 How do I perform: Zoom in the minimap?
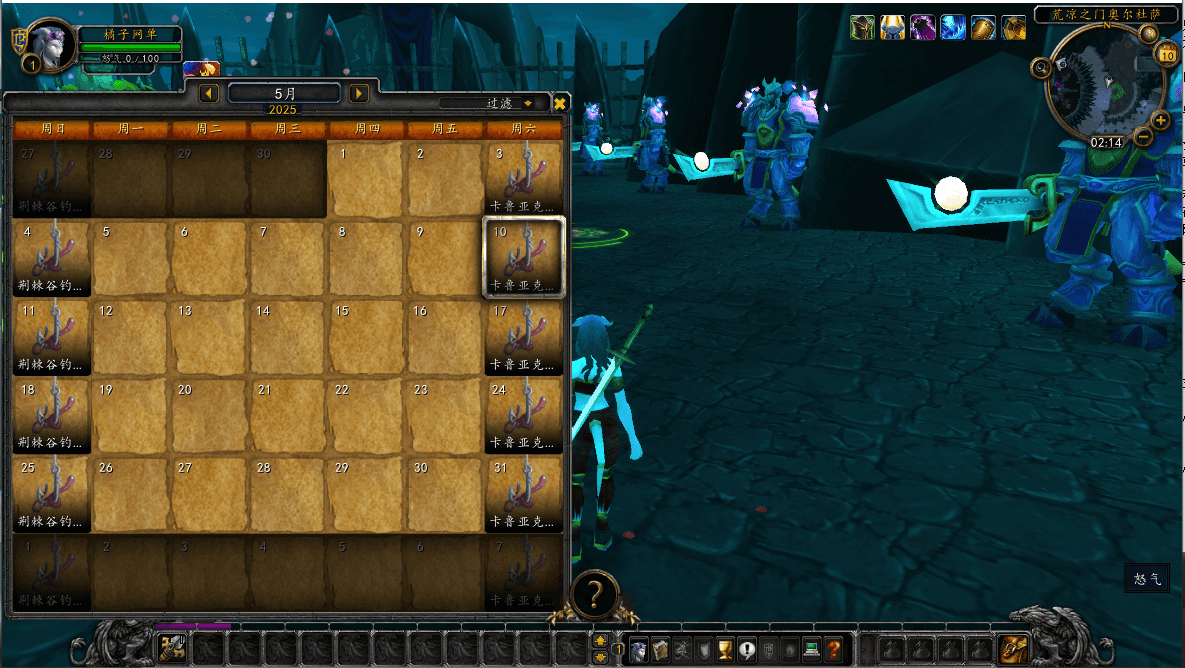click(1161, 121)
